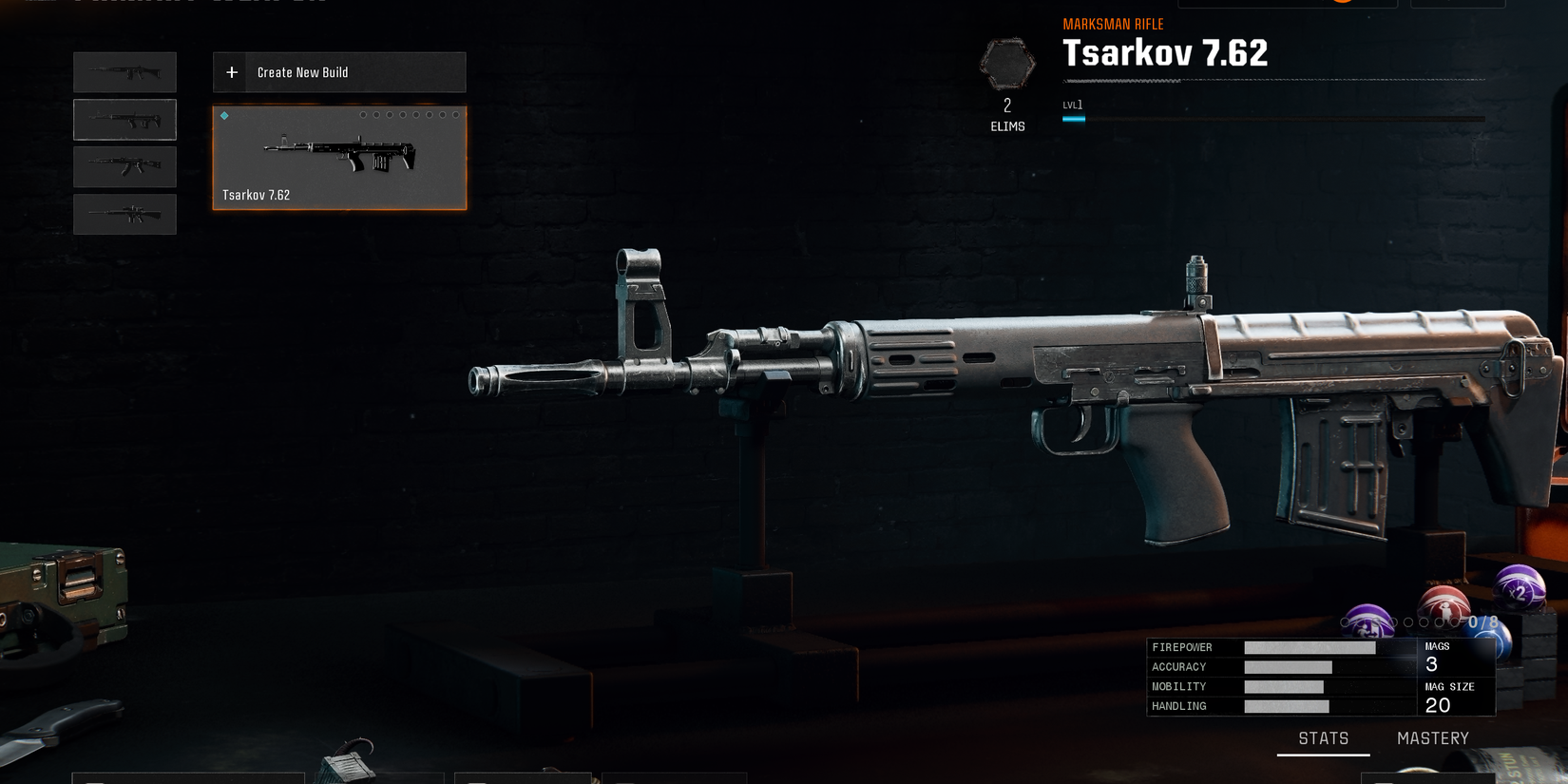Image resolution: width=1568 pixels, height=784 pixels.
Task: Open the Tsarkov 7.62 build card
Action: (x=338, y=158)
